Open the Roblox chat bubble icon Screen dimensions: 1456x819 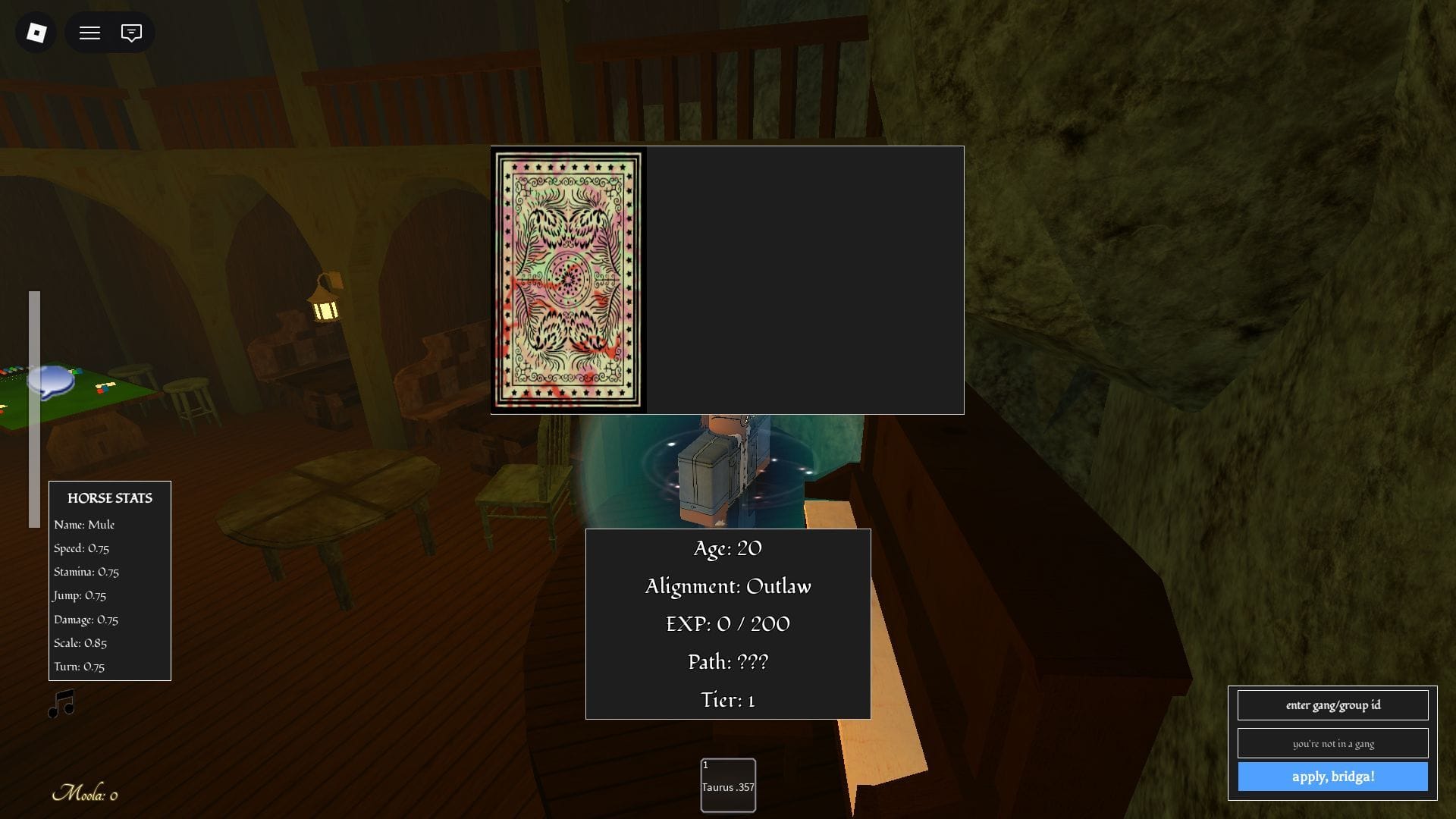pos(130,33)
